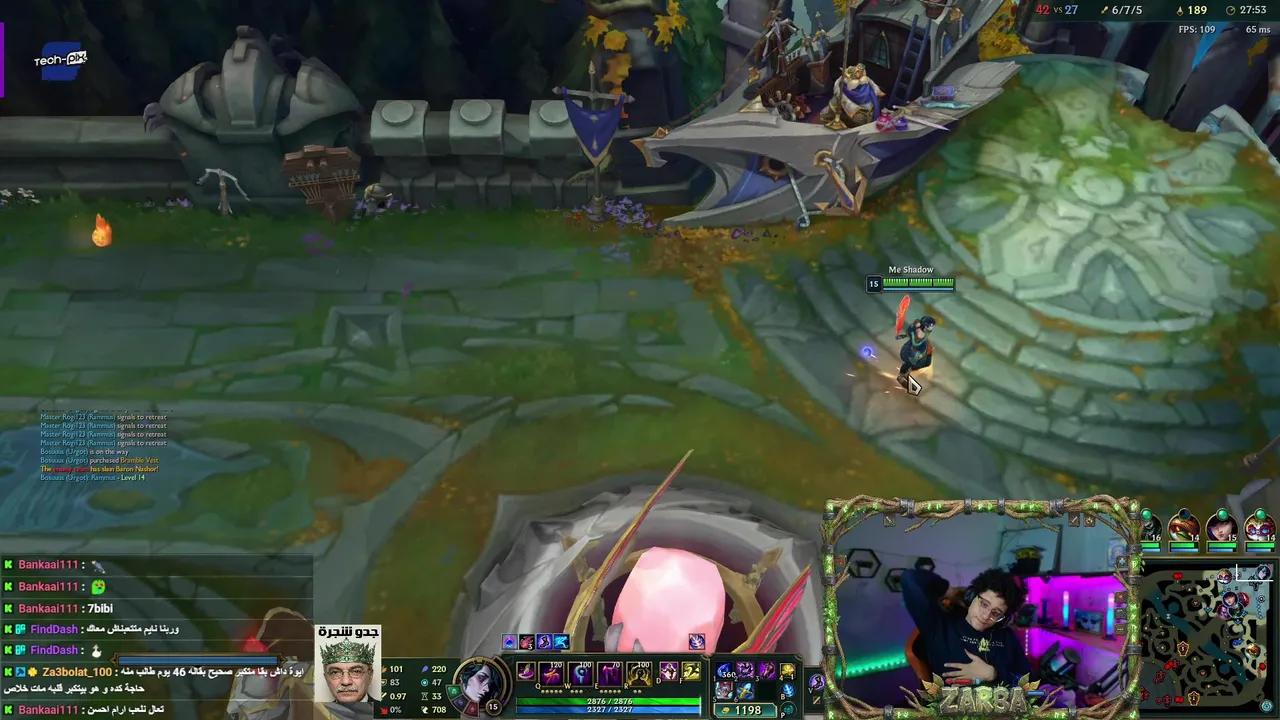The width and height of the screenshot is (1280, 720).
Task: Cast the Q ability
Action: (551, 673)
